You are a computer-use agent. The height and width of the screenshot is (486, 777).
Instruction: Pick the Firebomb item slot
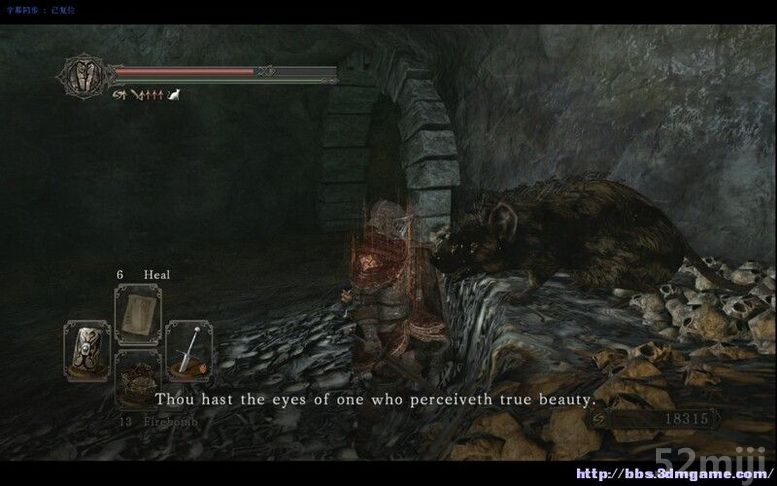click(137, 378)
